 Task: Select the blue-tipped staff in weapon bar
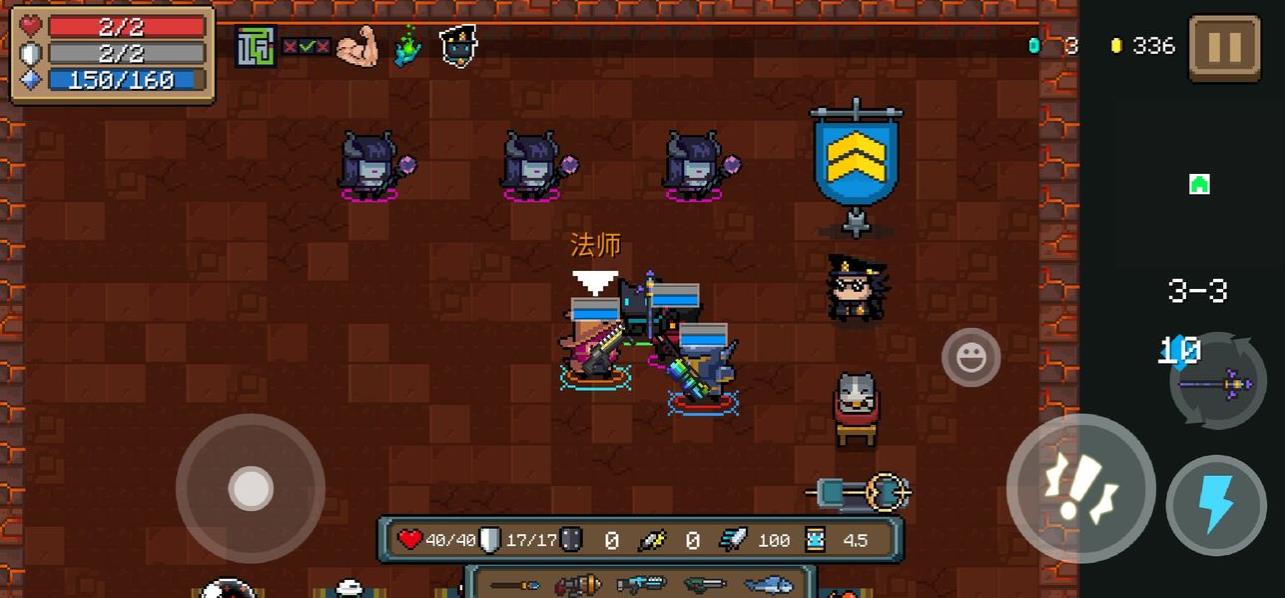[x=514, y=585]
